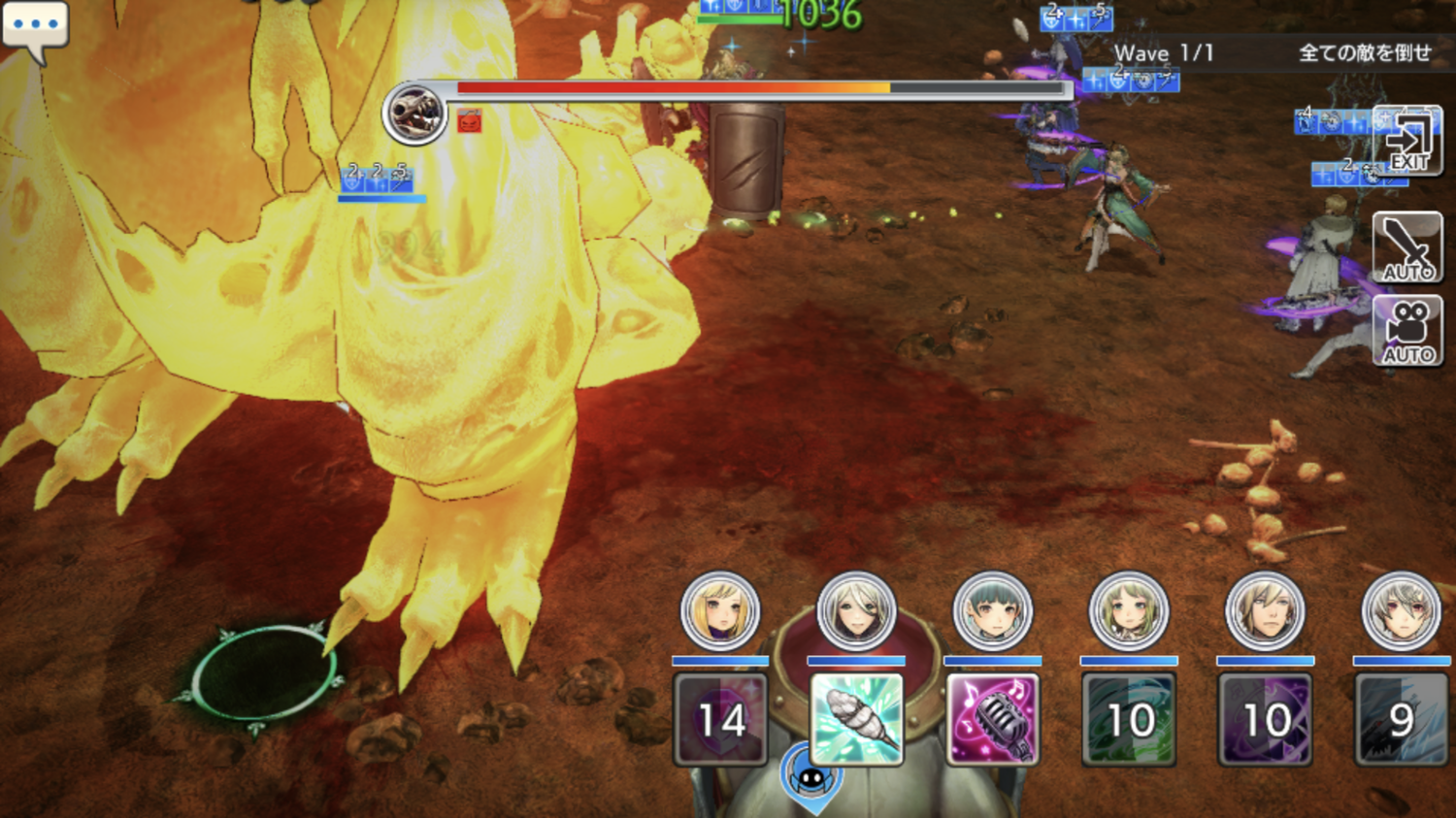Select the white-haired character portrait above drill skill
This screenshot has height=818, width=1456.
[855, 611]
